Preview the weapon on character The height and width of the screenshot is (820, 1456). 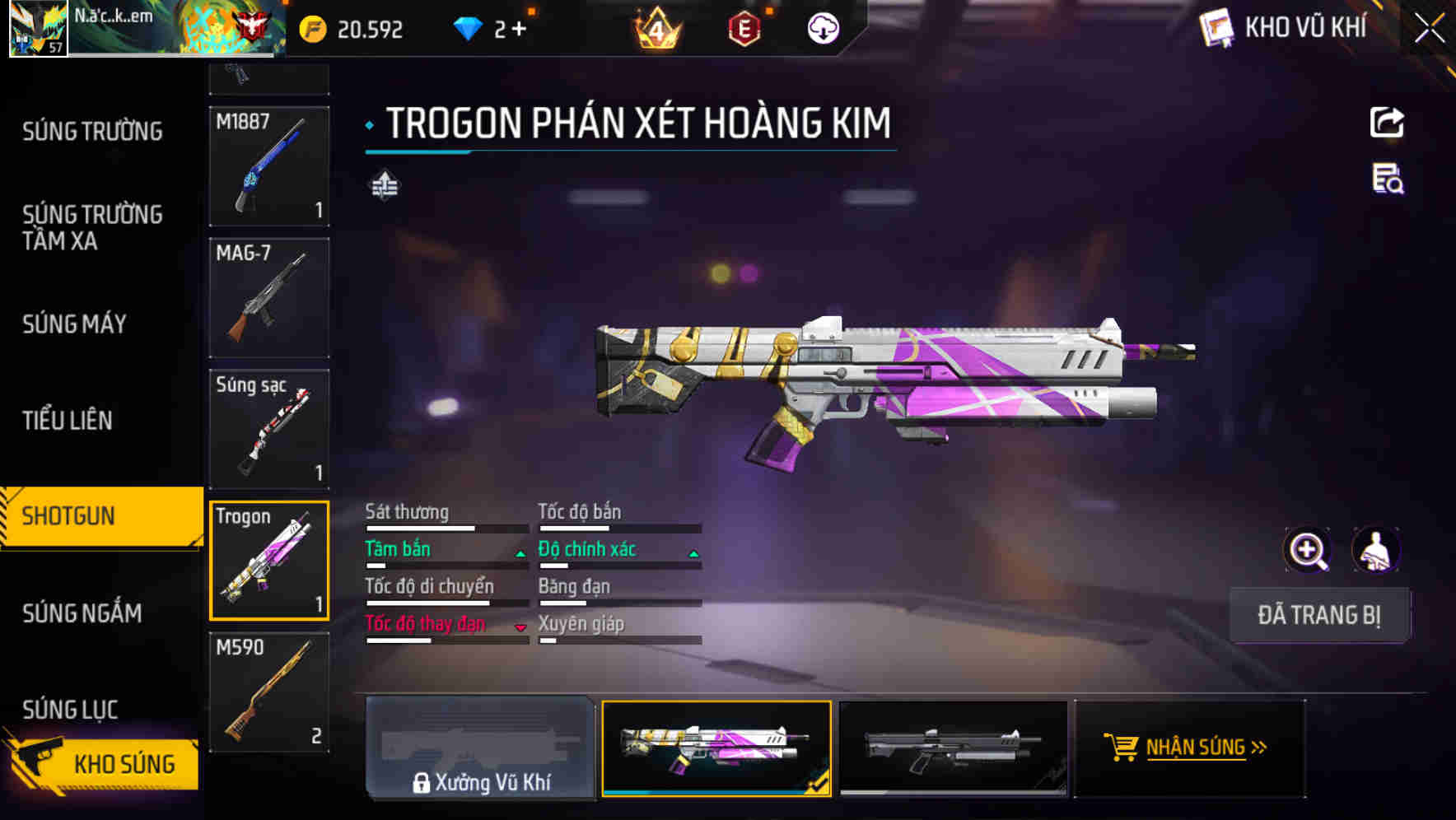click(x=1375, y=550)
